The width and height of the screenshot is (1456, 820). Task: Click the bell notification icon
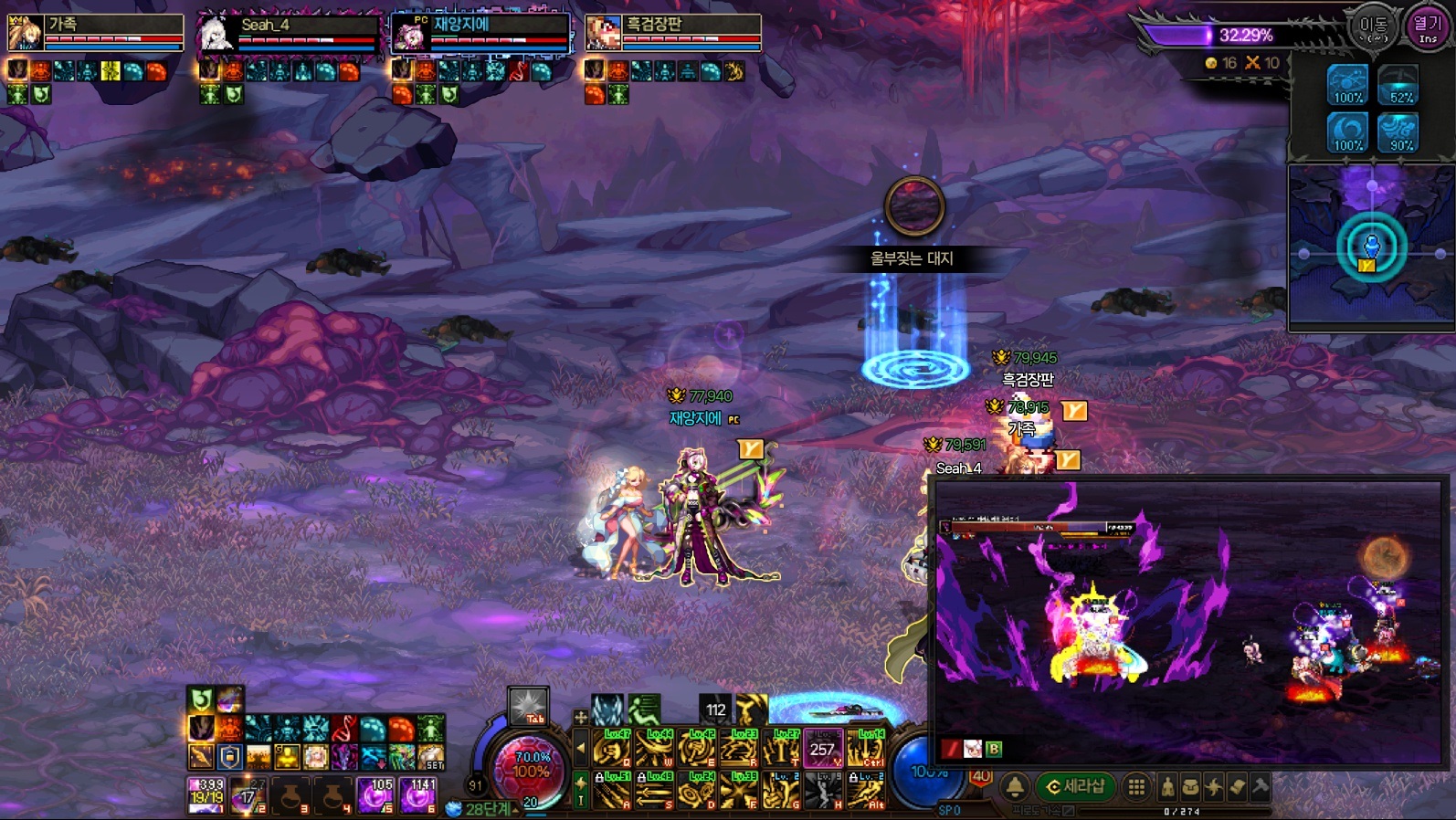coord(1015,786)
